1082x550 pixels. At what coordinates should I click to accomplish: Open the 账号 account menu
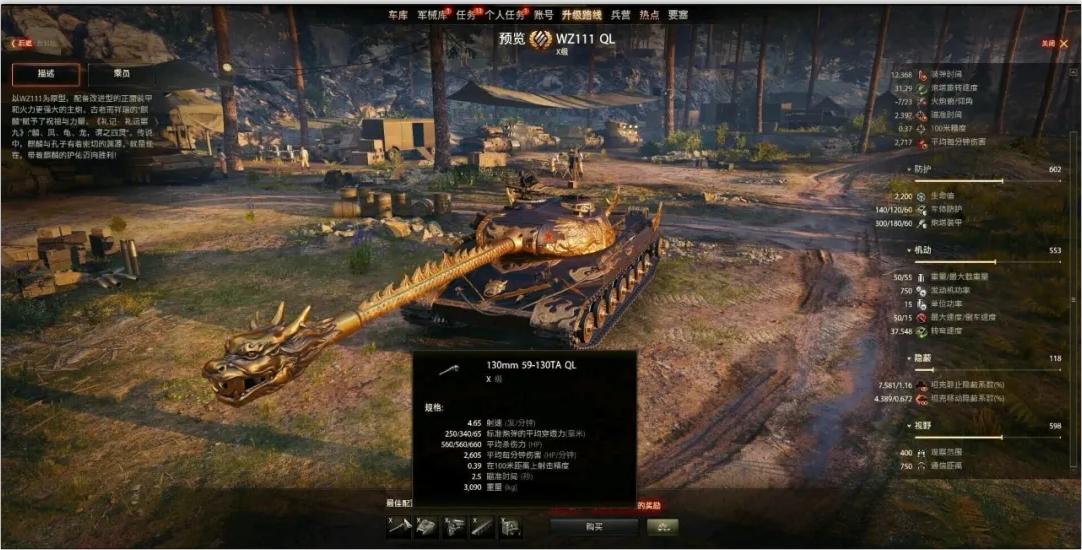click(543, 15)
